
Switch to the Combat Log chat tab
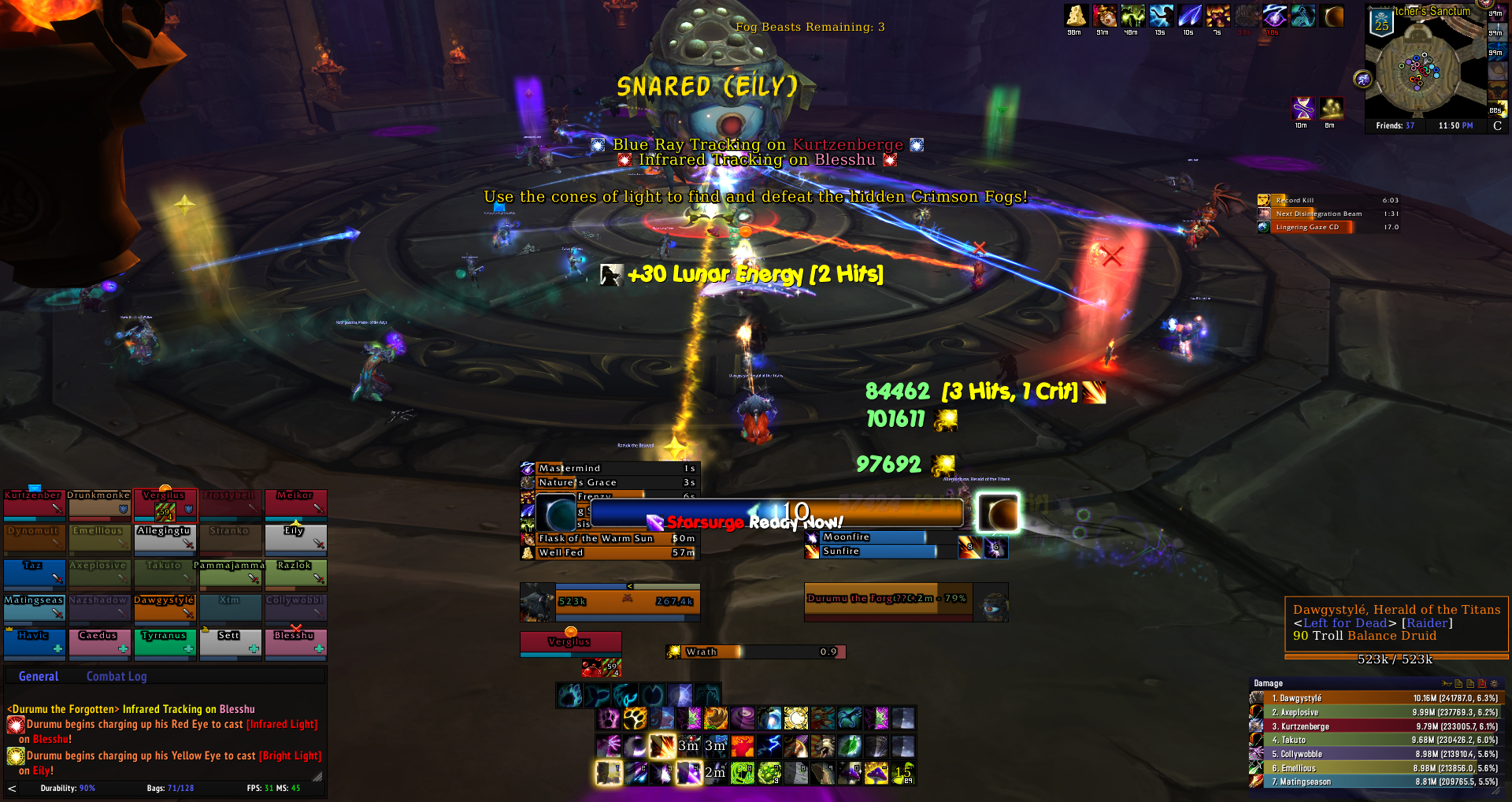coord(116,676)
